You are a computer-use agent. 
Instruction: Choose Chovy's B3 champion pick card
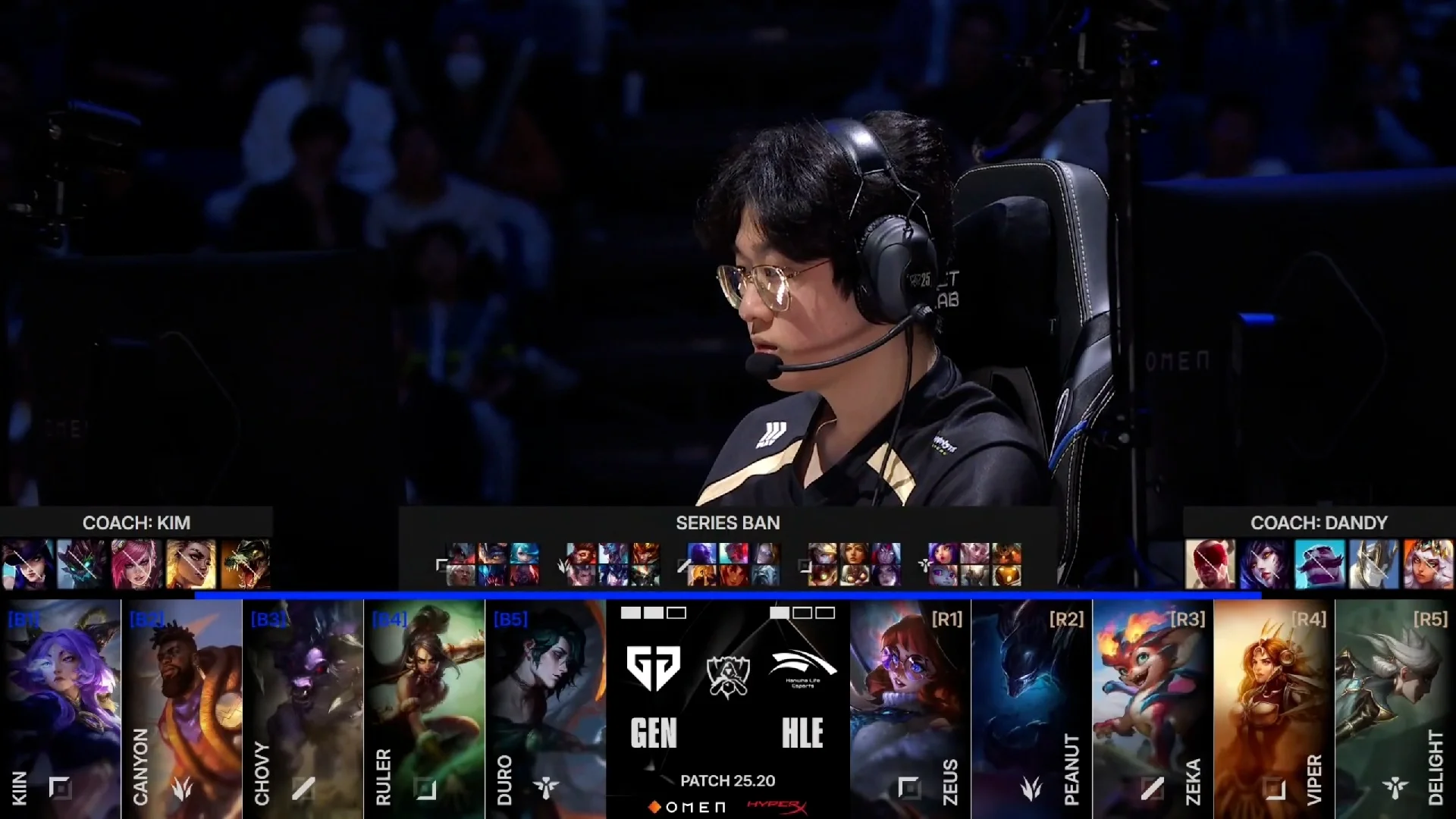point(303,709)
